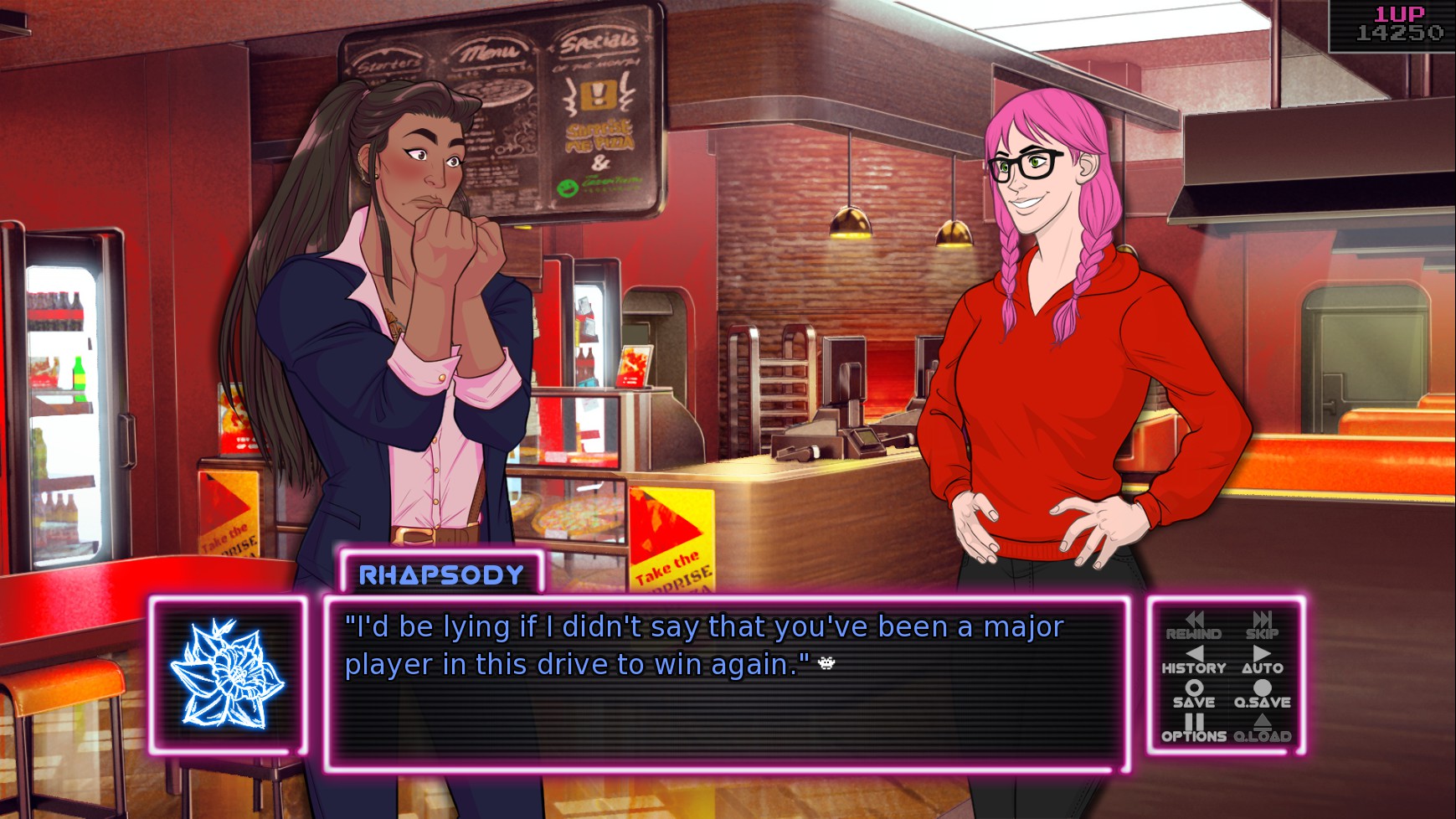Viewport: 1456px width, 819px height.
Task: Open the Save game menu
Action: pyautogui.click(x=1193, y=694)
